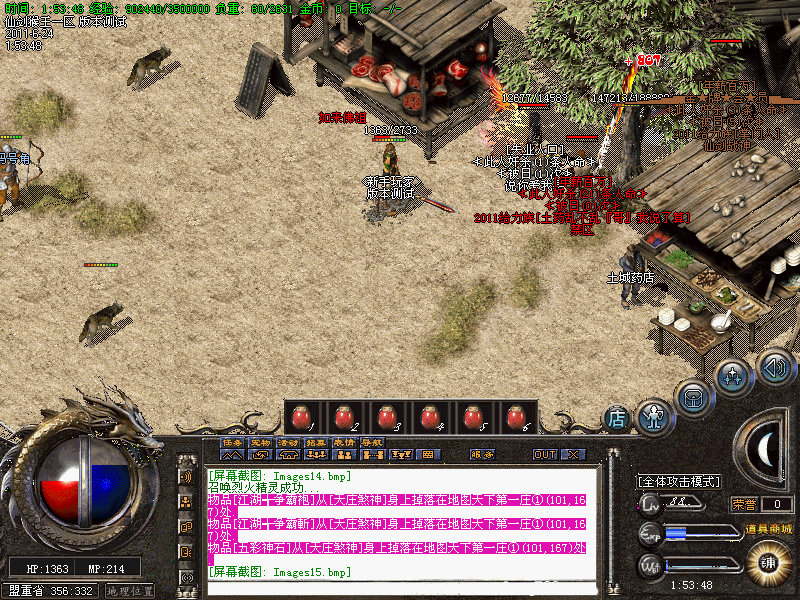
Task: Switch to the 宠物 pet tab
Action: point(260,442)
